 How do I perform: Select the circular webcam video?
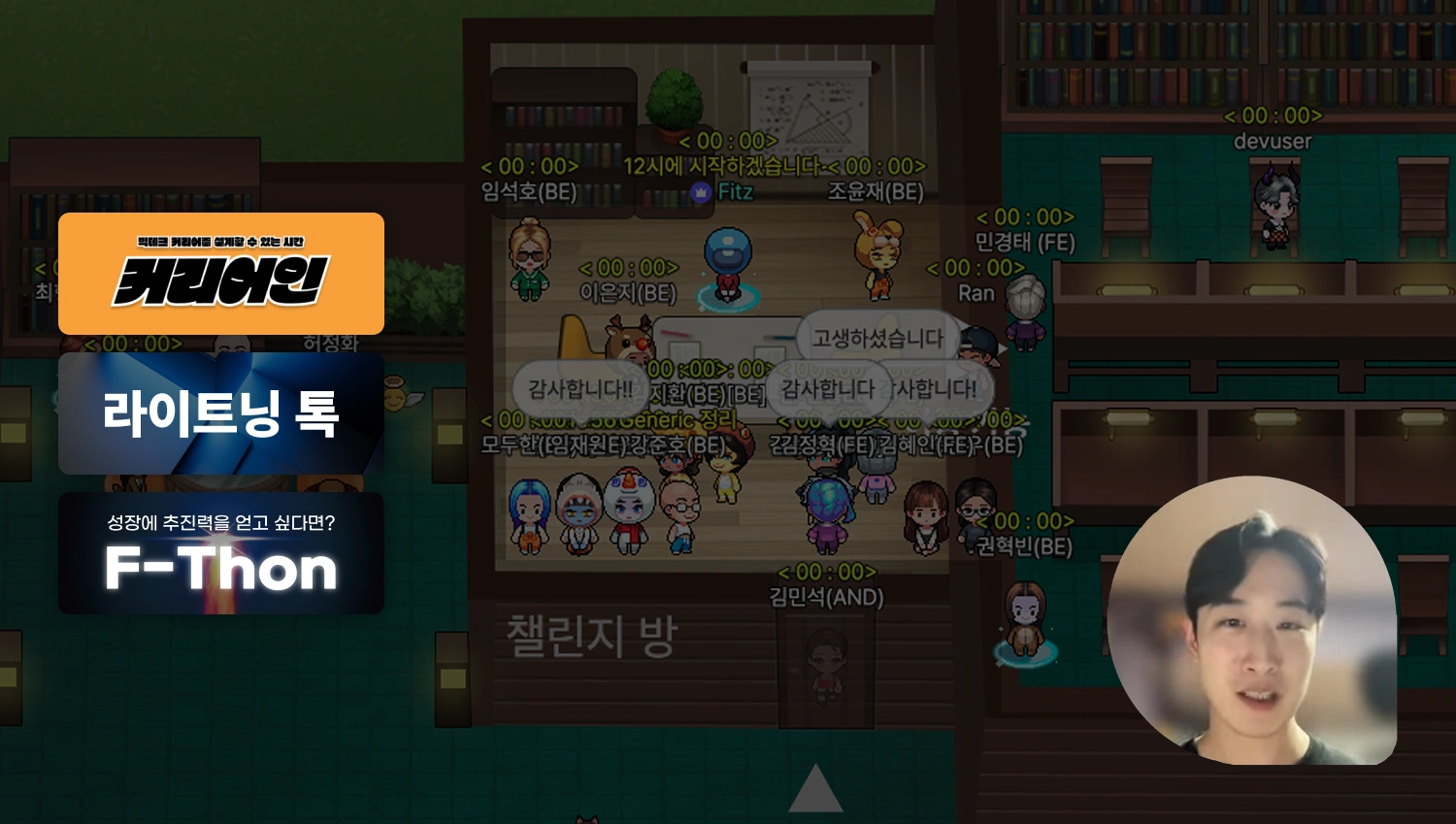pyautogui.click(x=1252, y=621)
